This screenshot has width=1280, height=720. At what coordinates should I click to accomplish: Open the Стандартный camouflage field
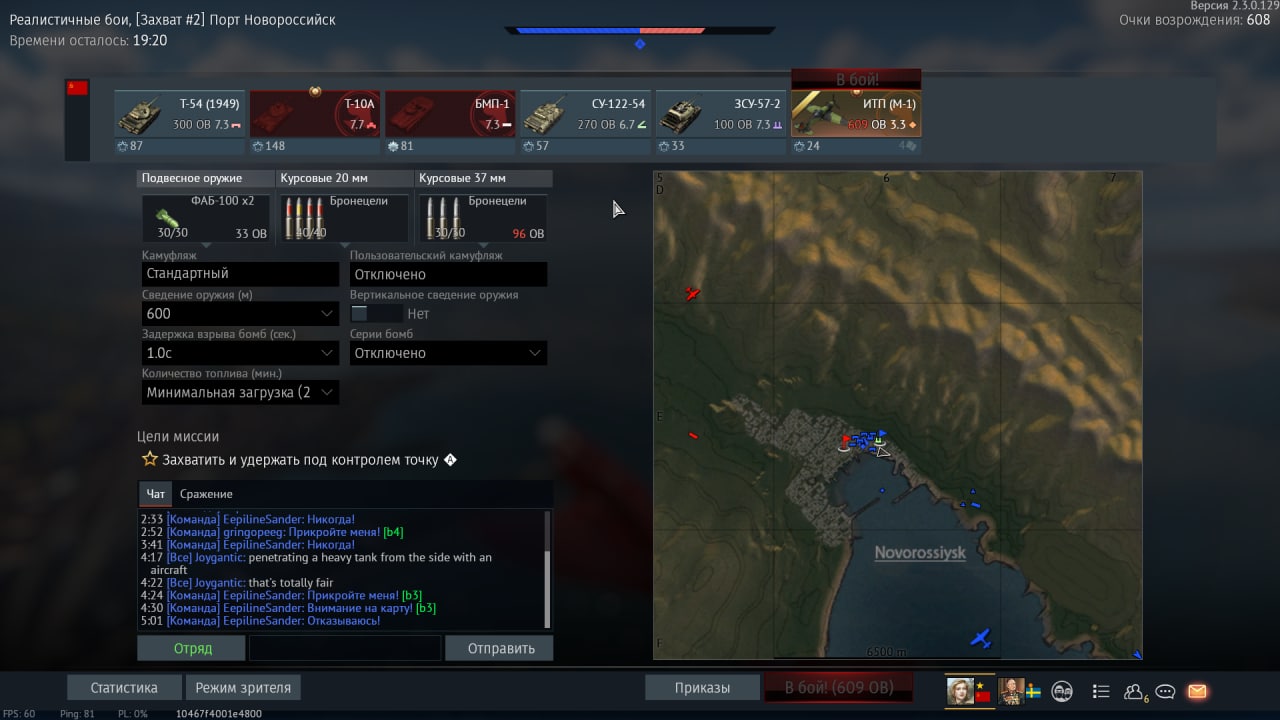coord(240,274)
